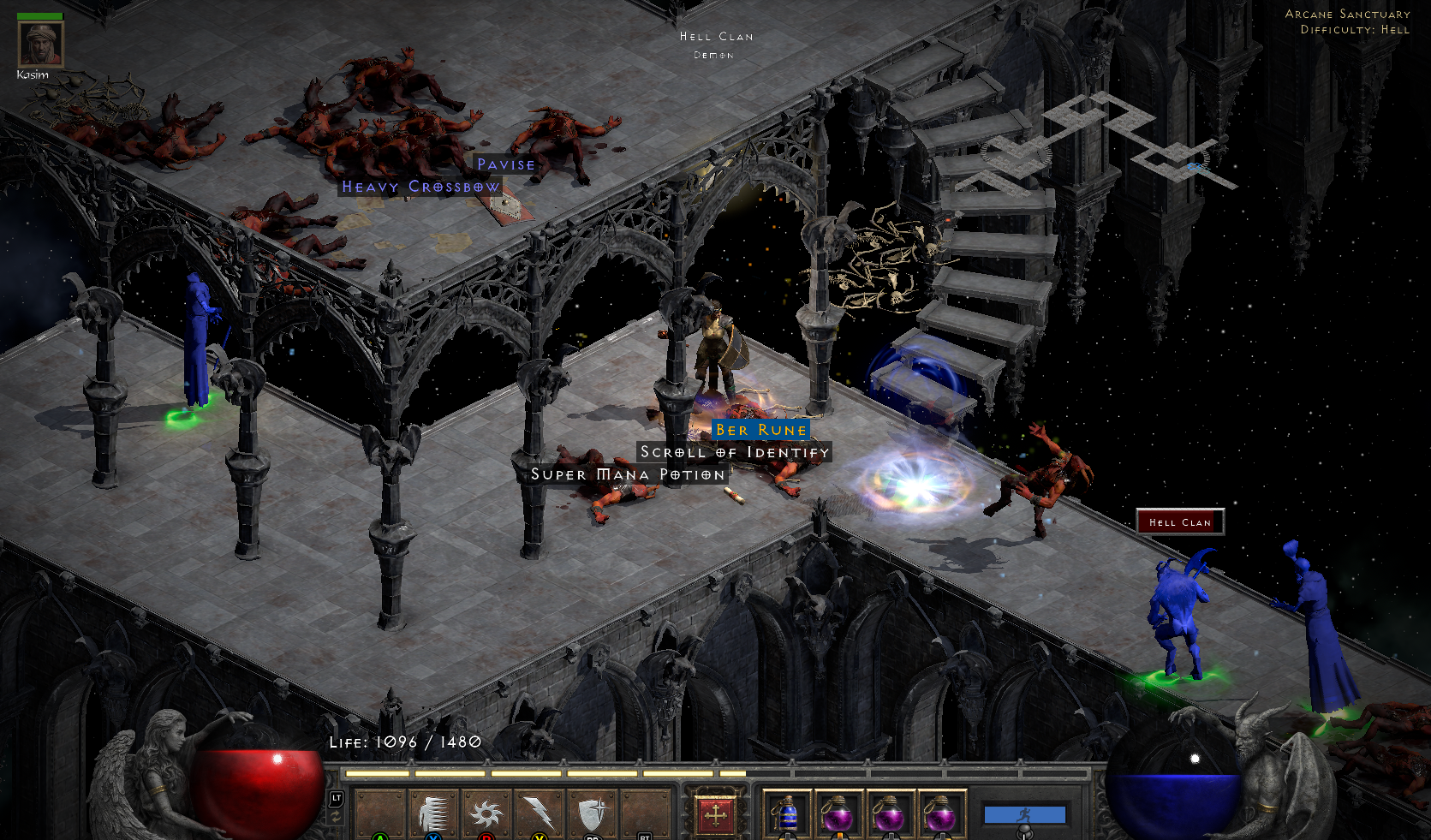Screen dimensions: 1431x840
Task: Pick up the Scroll of Identify label
Action: coord(735,452)
